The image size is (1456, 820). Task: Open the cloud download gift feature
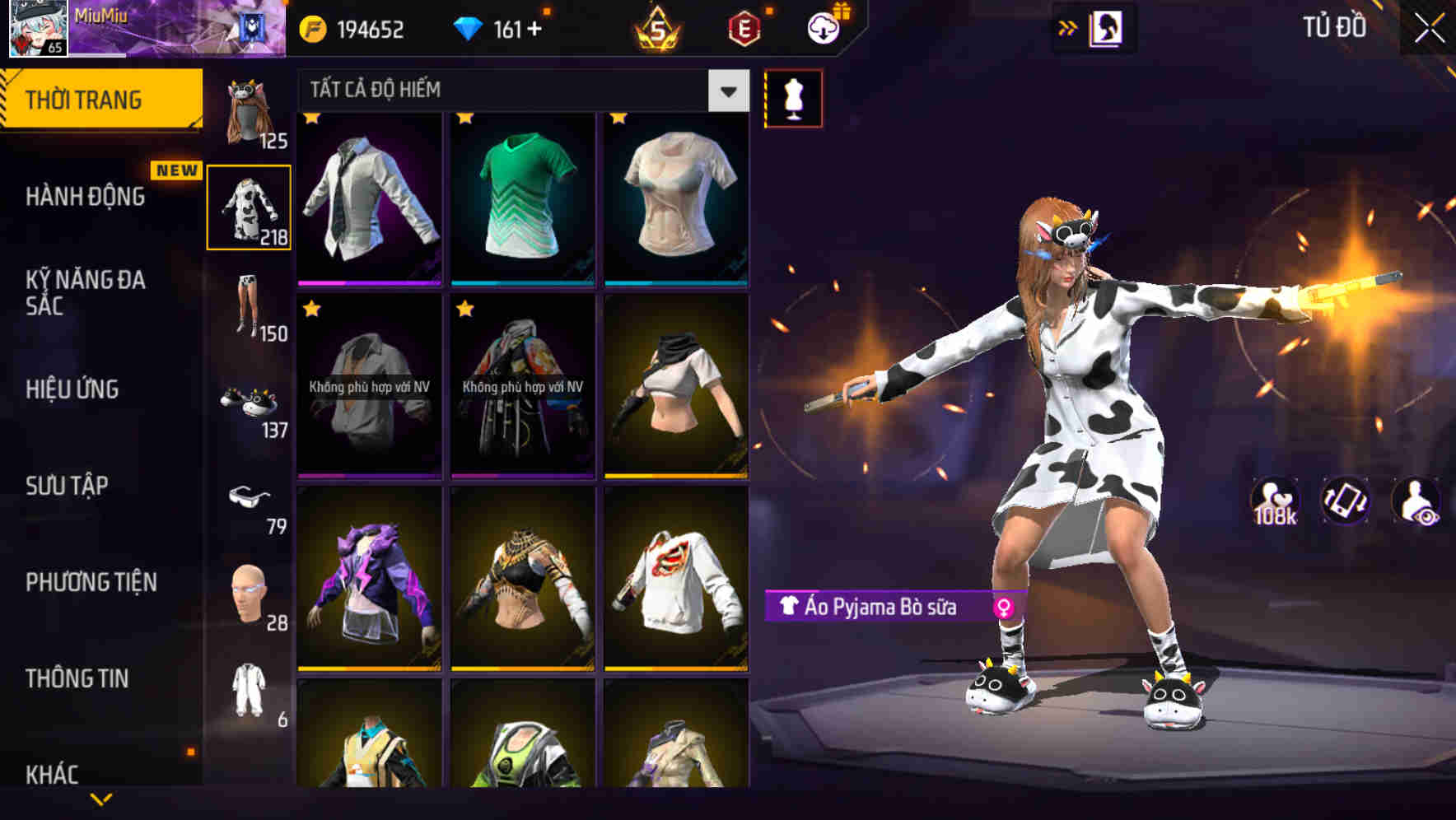821,28
